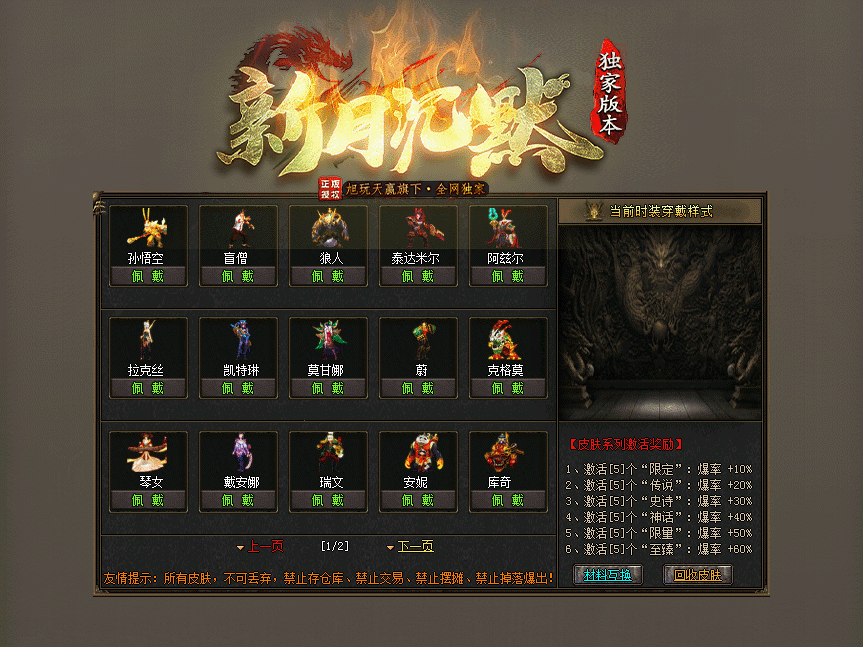The height and width of the screenshot is (647, 863).
Task: Equip the 凯特琳 skin using 佩戴
Action: pos(238,388)
